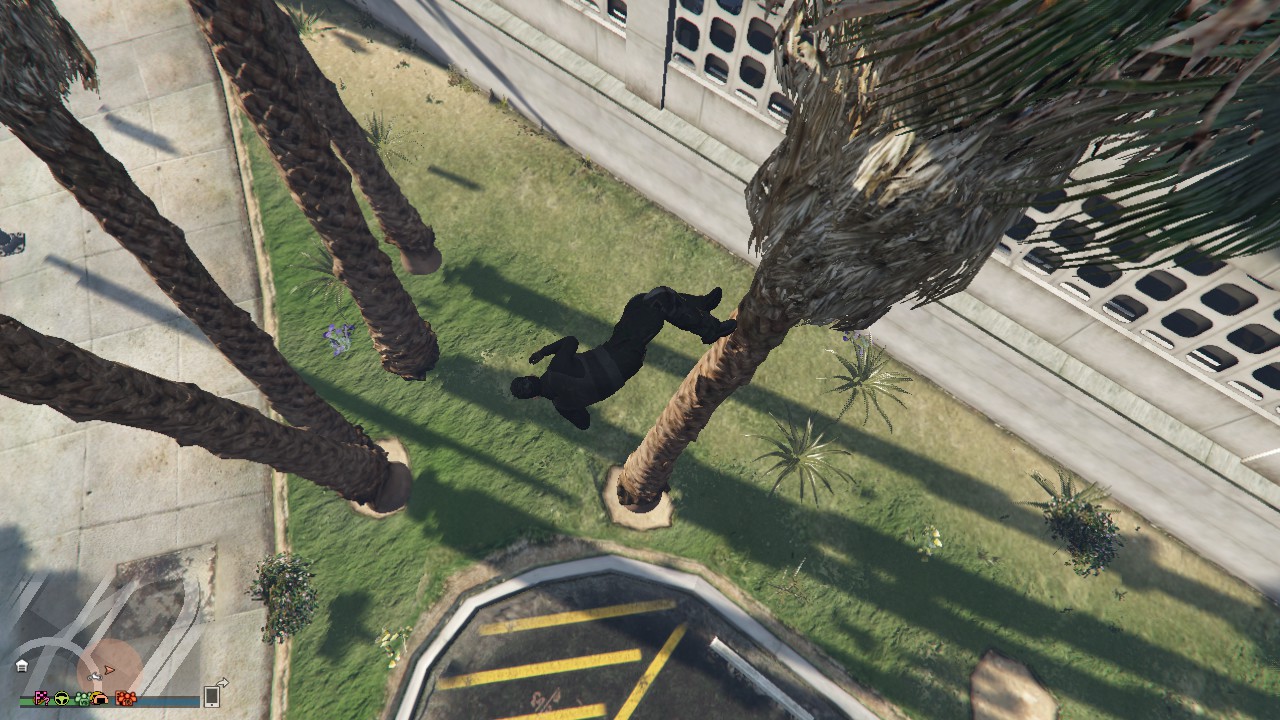This screenshot has height=720, width=1280.
Task: Click the garage blip on the minimap
Action: point(22,666)
